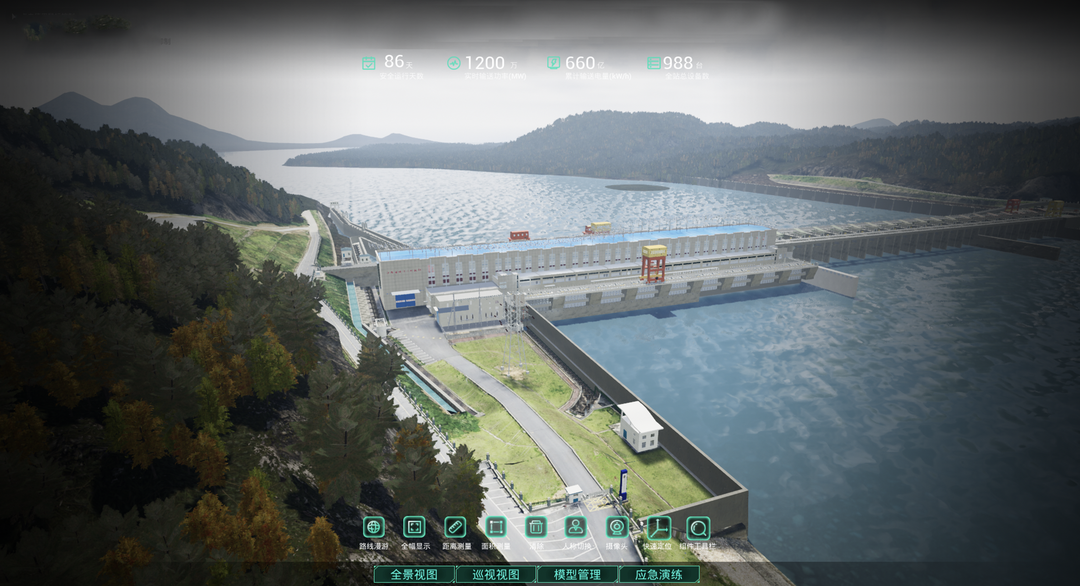Screen dimensions: 1080x586
Task: Open the 组件工具栏 magnifier icon
Action: coord(698,527)
